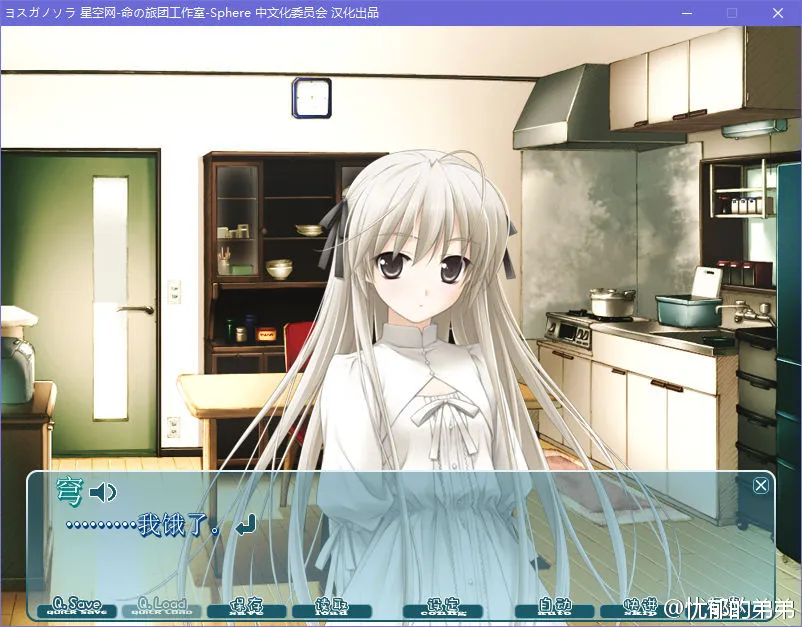Open the 设定 config settings
Image resolution: width=802 pixels, height=627 pixels.
[442, 607]
